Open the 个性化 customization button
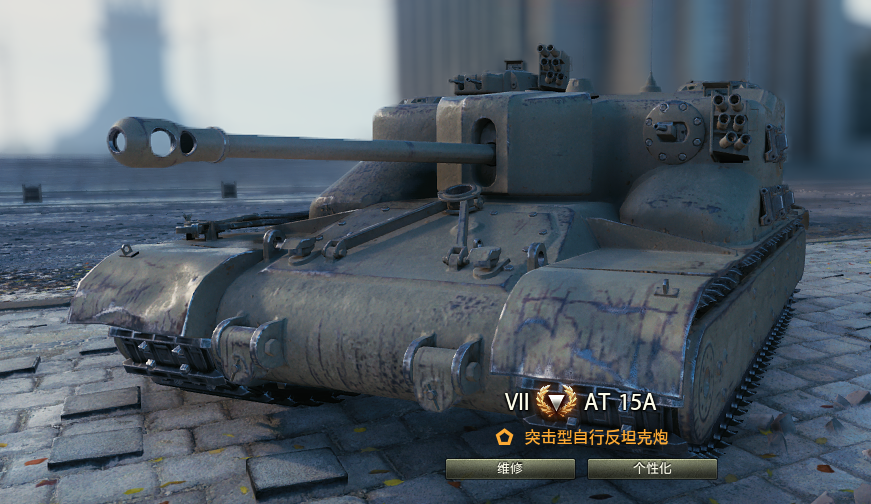871x504 pixels. 652,468
